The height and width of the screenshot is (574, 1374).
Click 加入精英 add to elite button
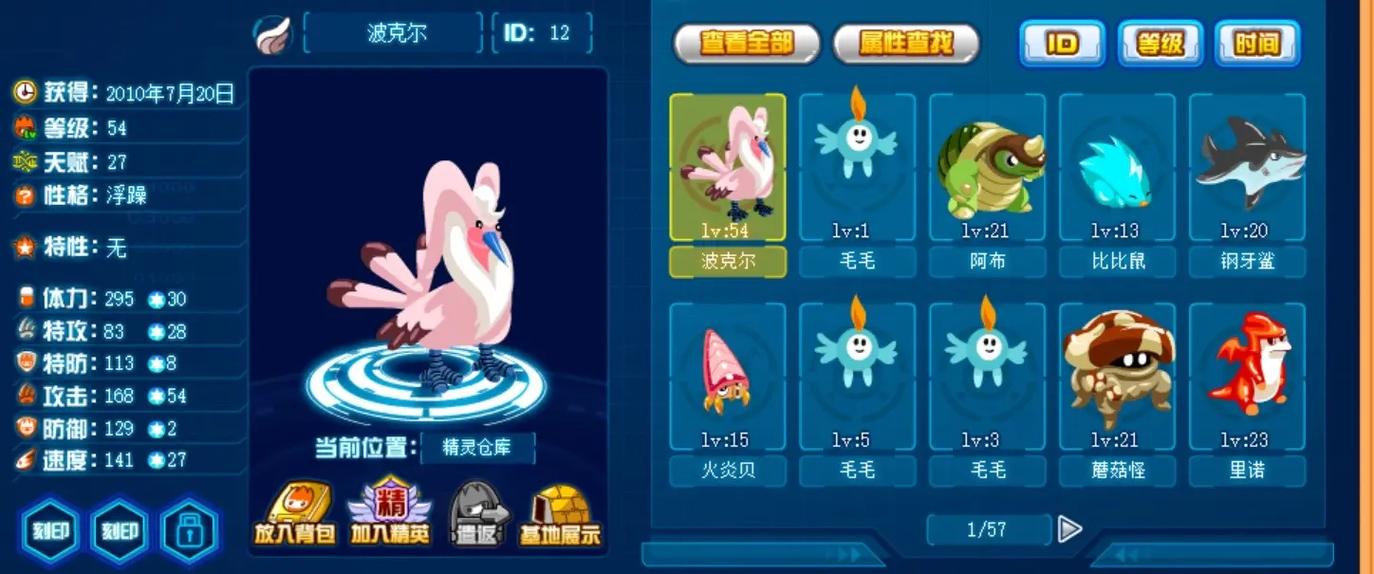coord(389,514)
